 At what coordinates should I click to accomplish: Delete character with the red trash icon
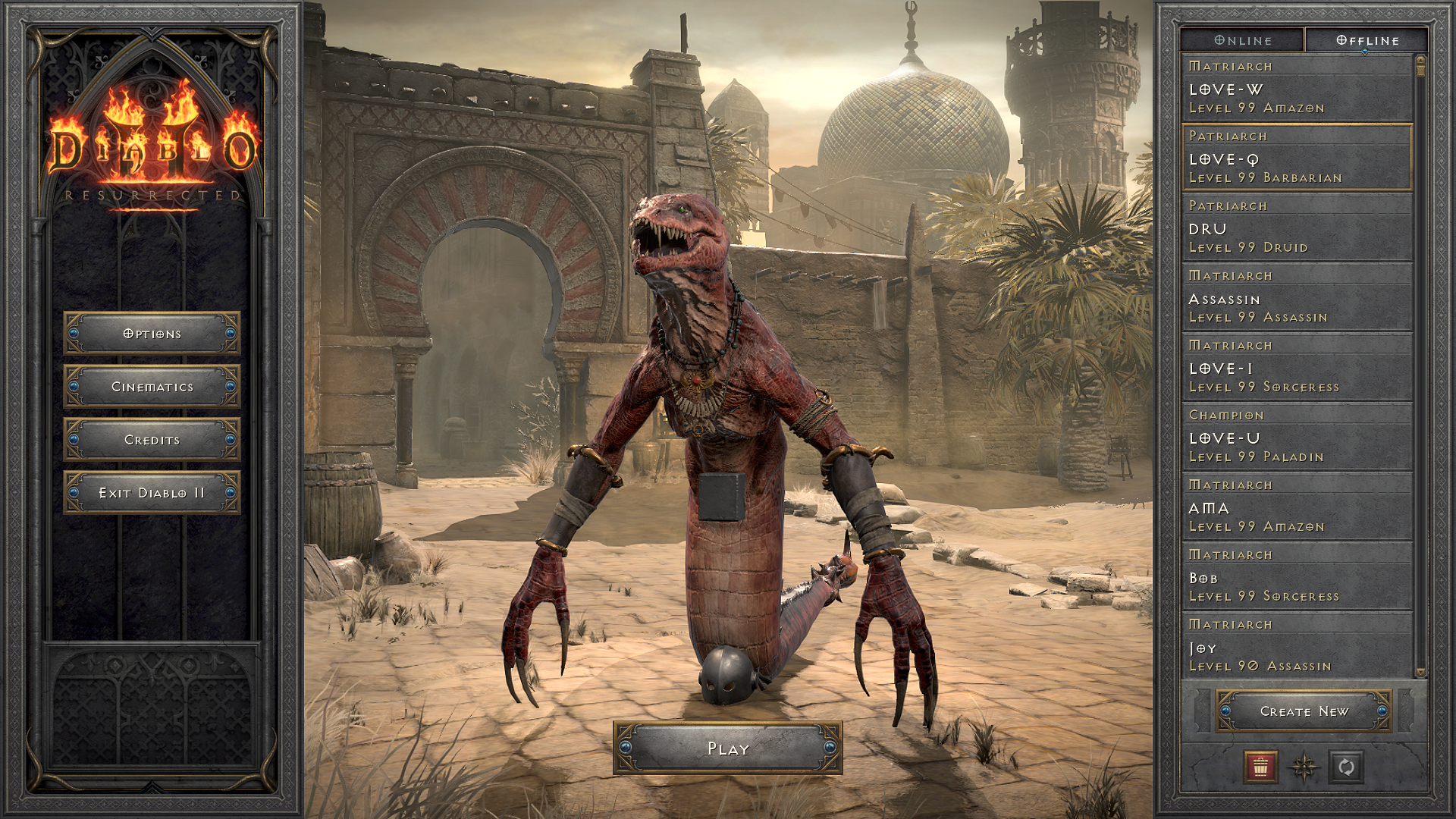tap(1260, 767)
